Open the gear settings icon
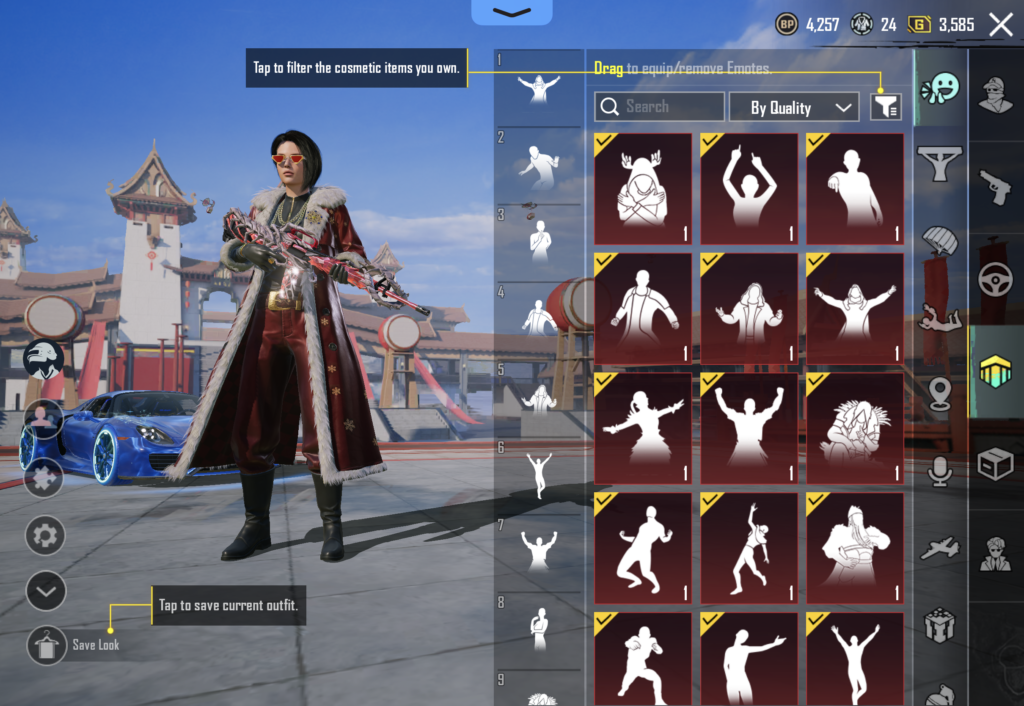This screenshot has height=706, width=1024. click(x=45, y=536)
